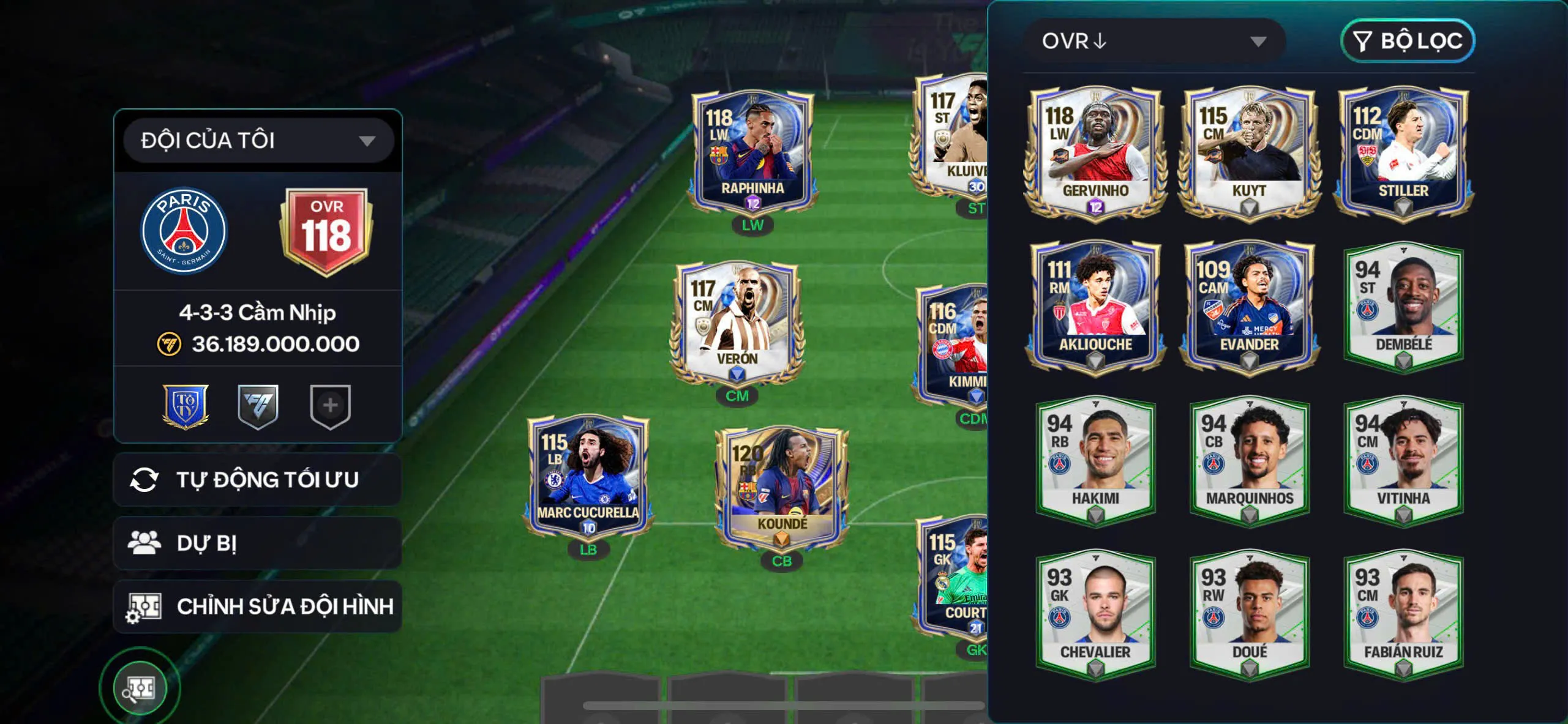The width and height of the screenshot is (1568, 724).
Task: Choose the Kuyt 115 CM card
Action: [1249, 152]
